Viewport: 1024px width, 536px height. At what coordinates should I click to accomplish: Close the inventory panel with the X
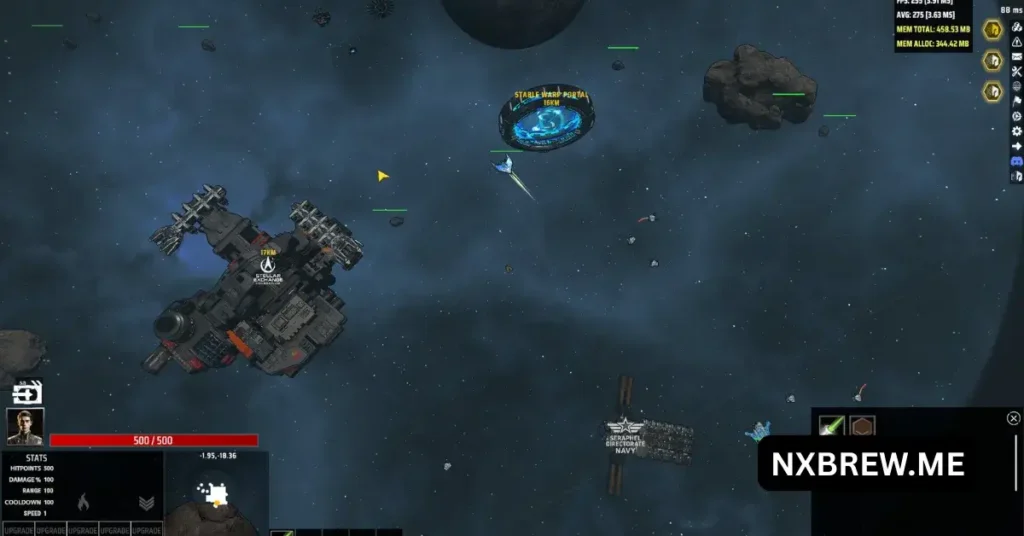[x=1013, y=418]
